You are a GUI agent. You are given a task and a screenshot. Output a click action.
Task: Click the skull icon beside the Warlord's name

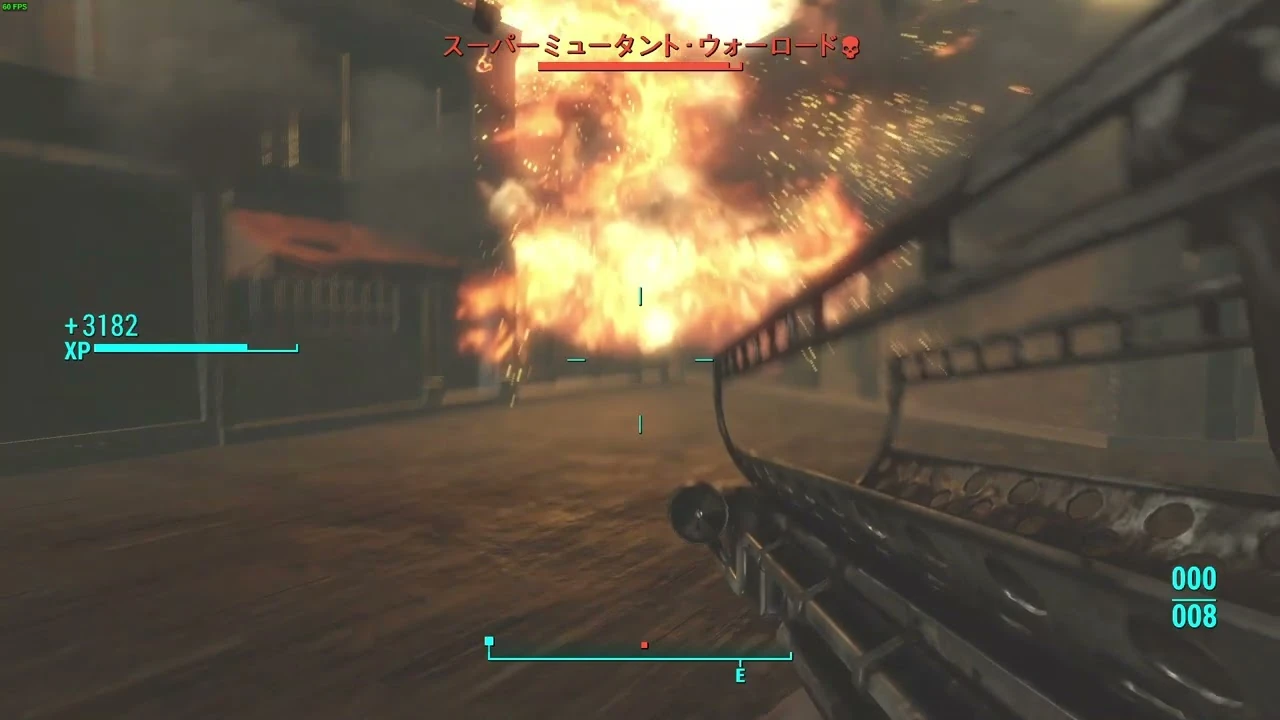[x=851, y=44]
